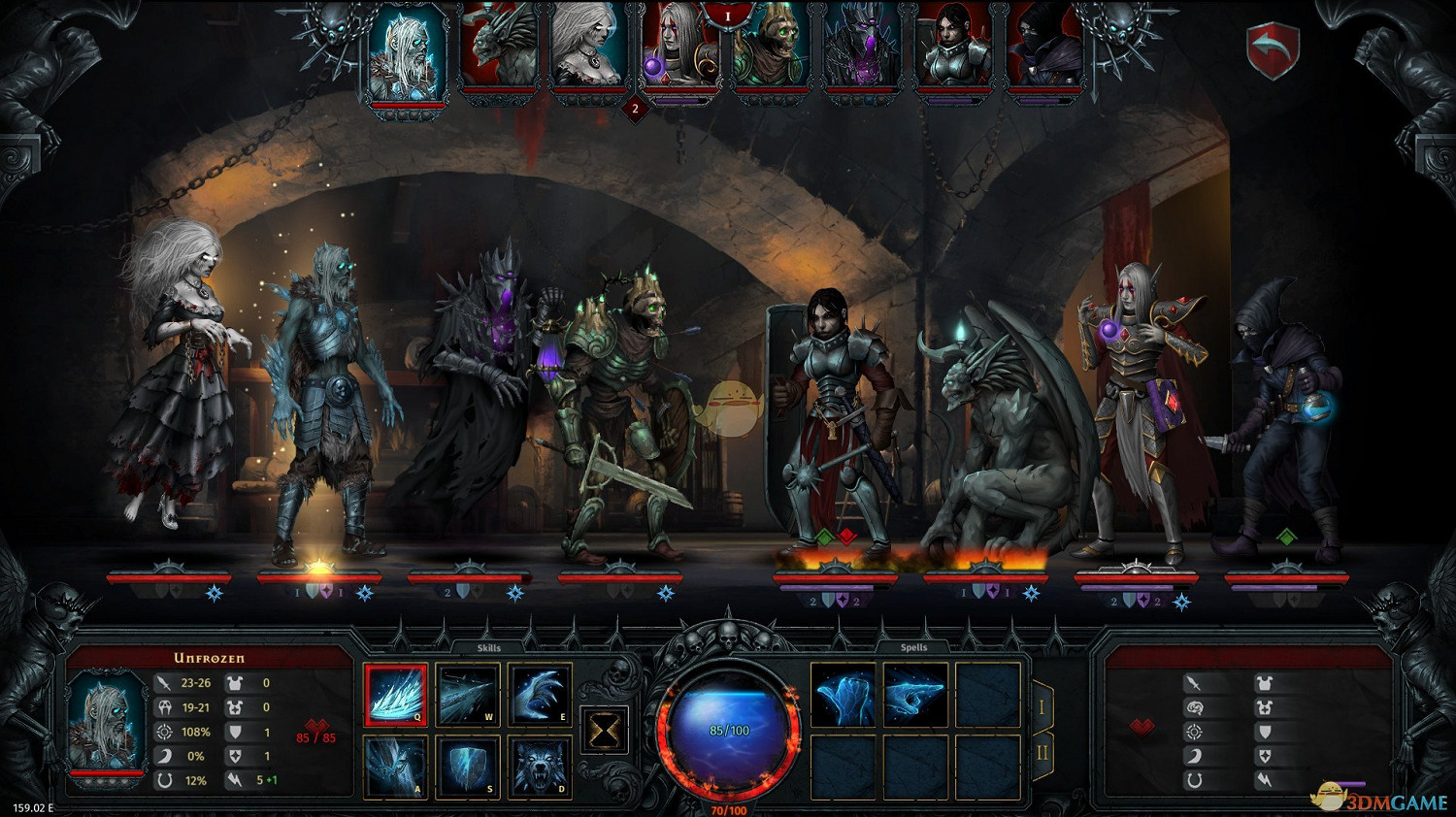Choose the green-eyed skeleton turn-order portrait

tap(772, 49)
